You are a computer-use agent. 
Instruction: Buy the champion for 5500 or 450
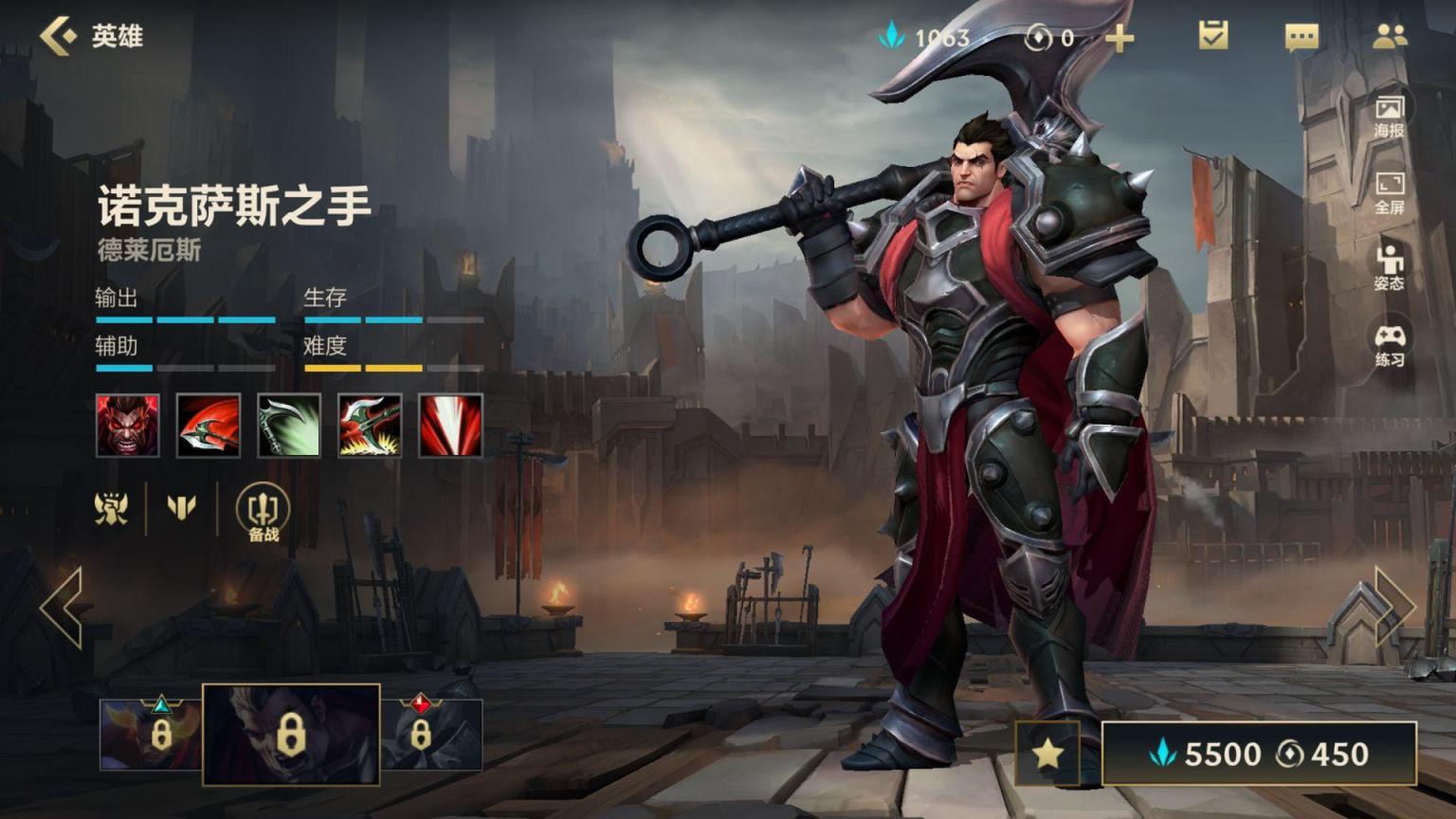tap(1259, 754)
